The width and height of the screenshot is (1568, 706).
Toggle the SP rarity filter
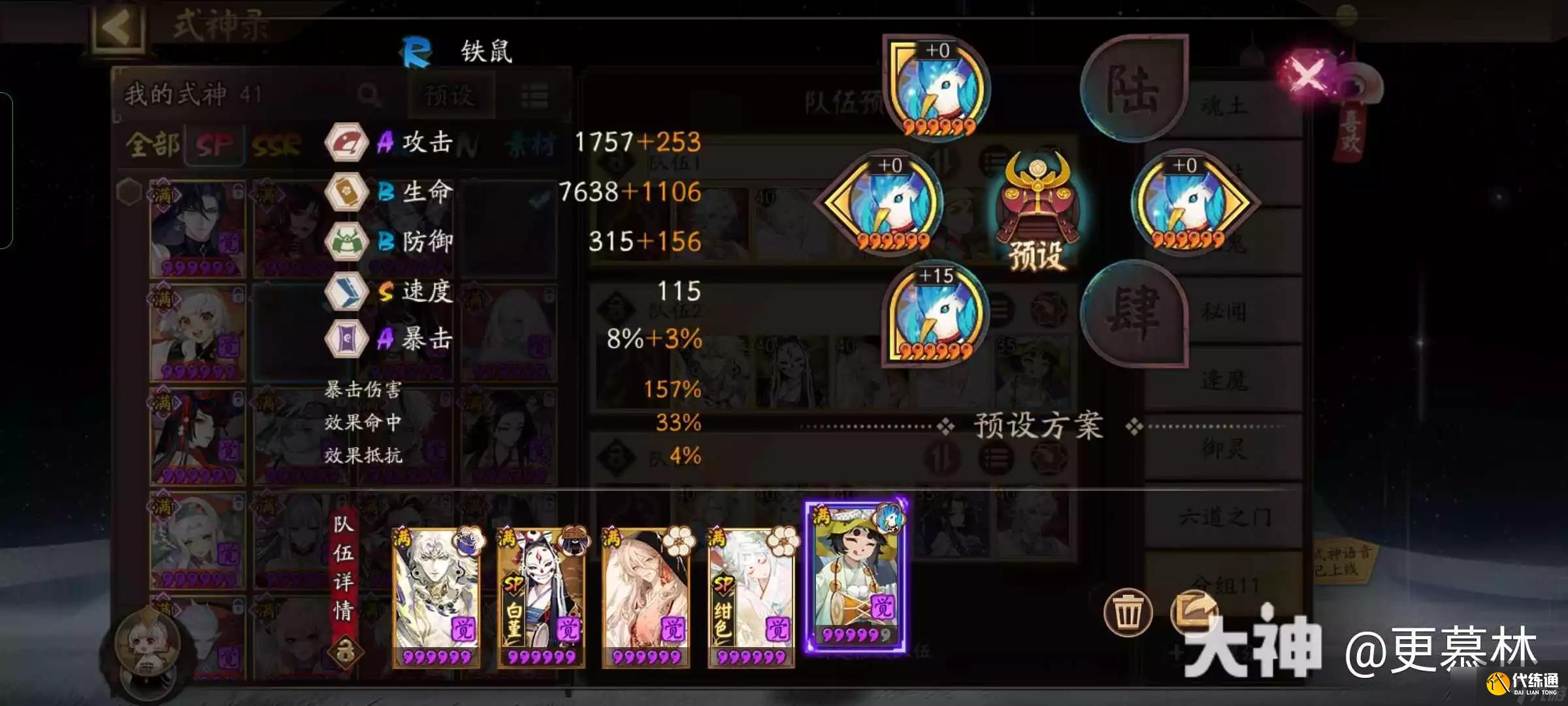click(x=216, y=145)
